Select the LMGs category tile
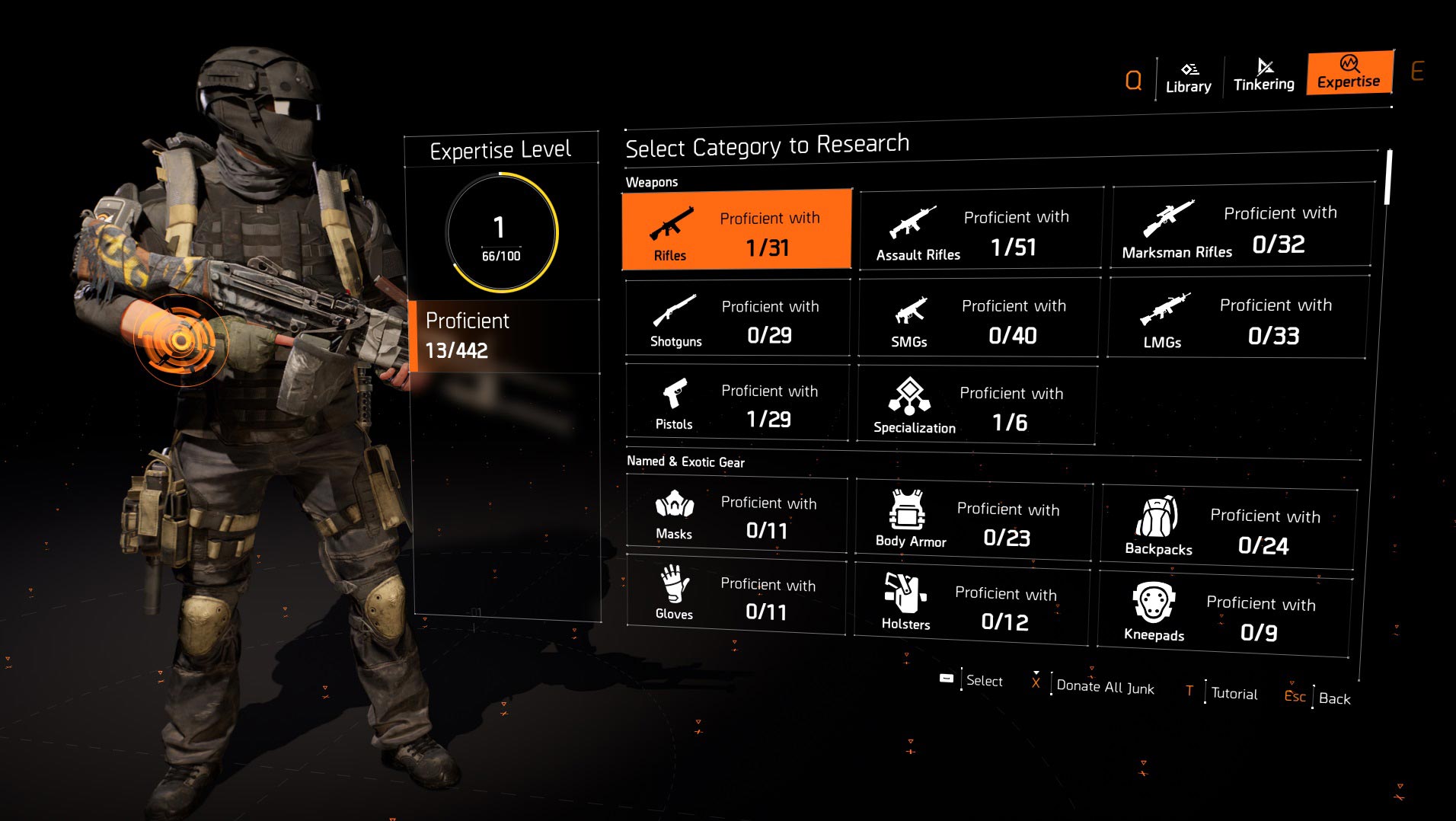 [x=1237, y=318]
